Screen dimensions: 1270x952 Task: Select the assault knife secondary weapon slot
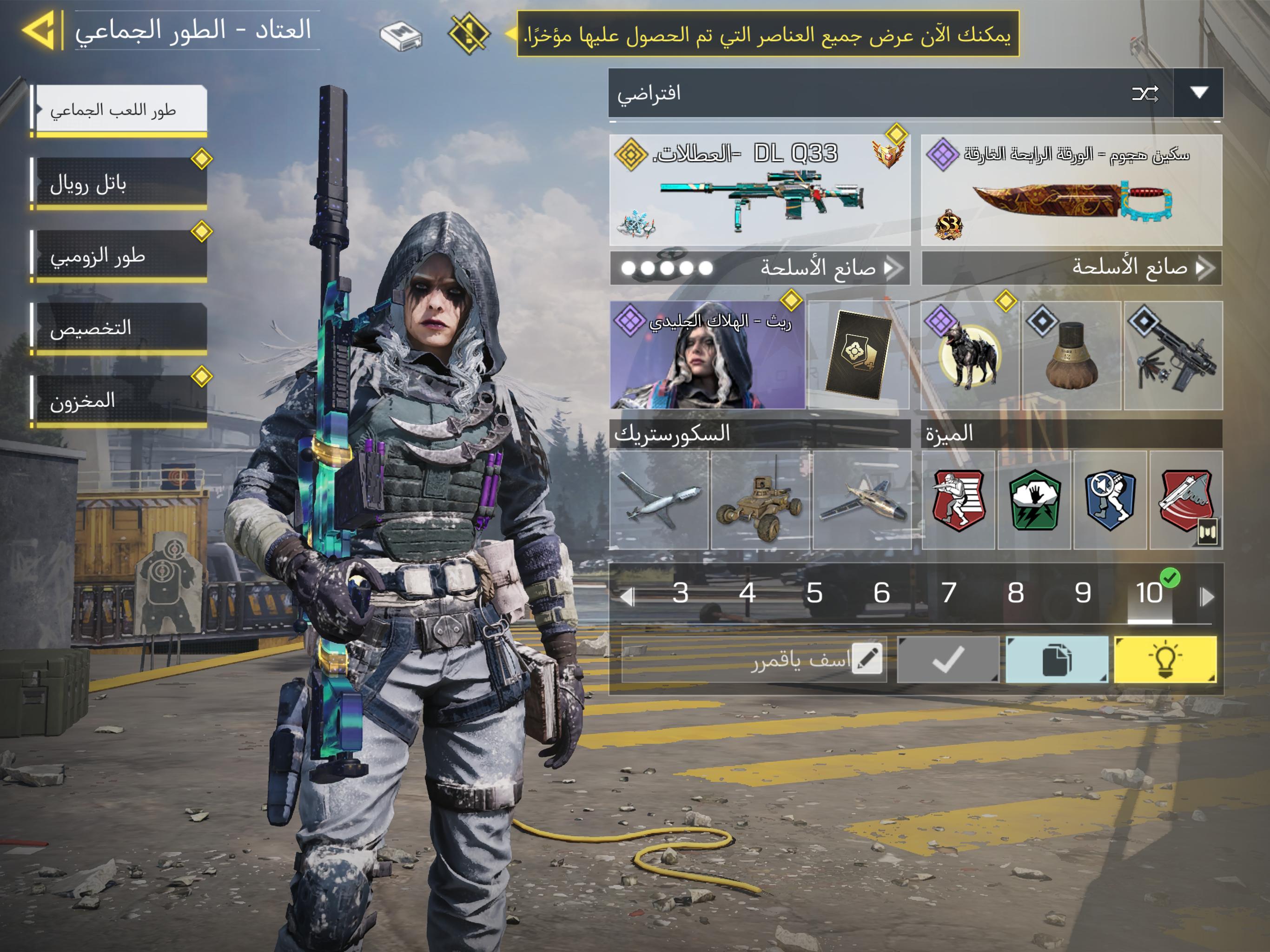1072,191
